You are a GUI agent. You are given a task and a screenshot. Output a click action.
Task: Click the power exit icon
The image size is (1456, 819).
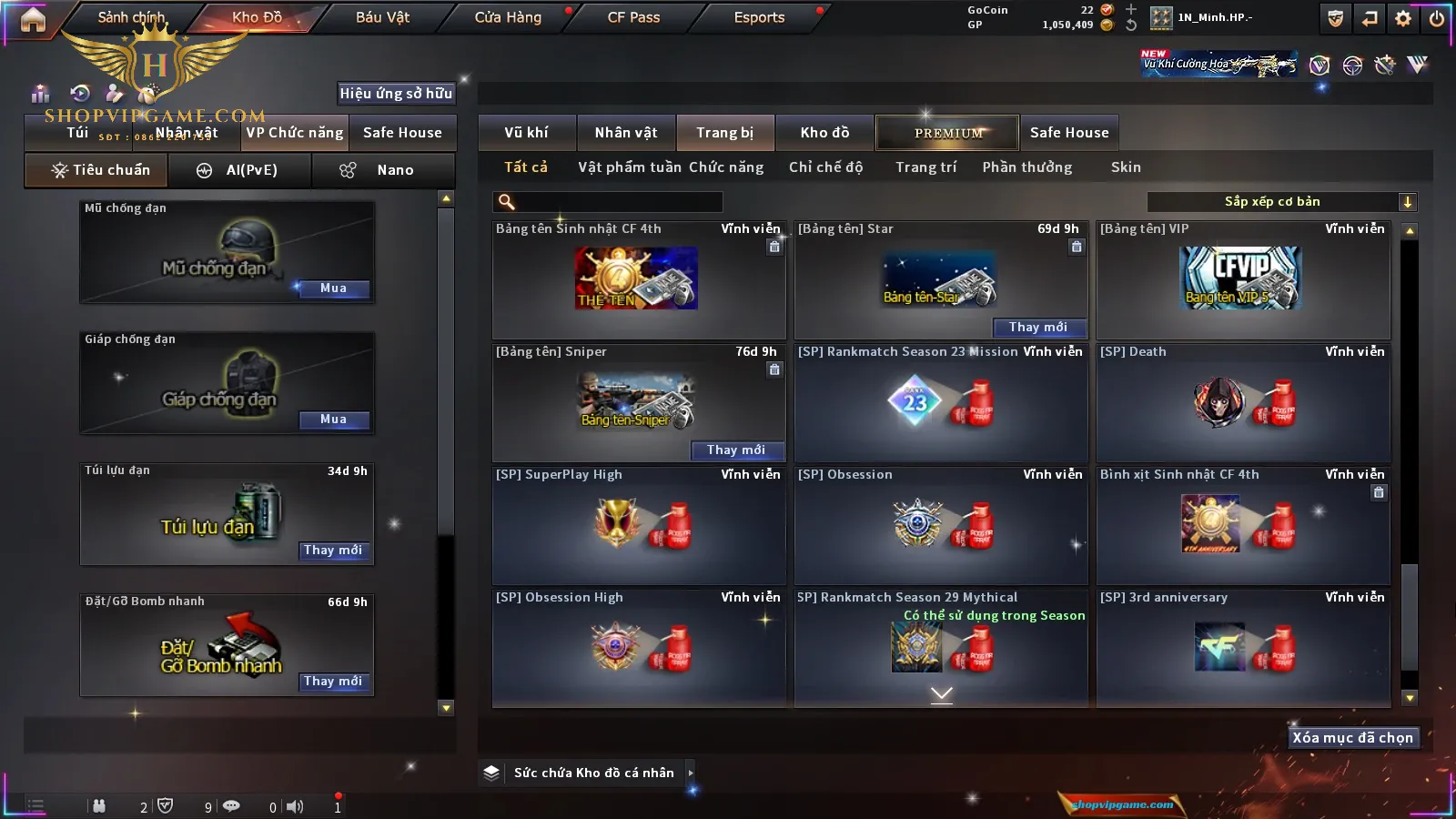click(1437, 18)
